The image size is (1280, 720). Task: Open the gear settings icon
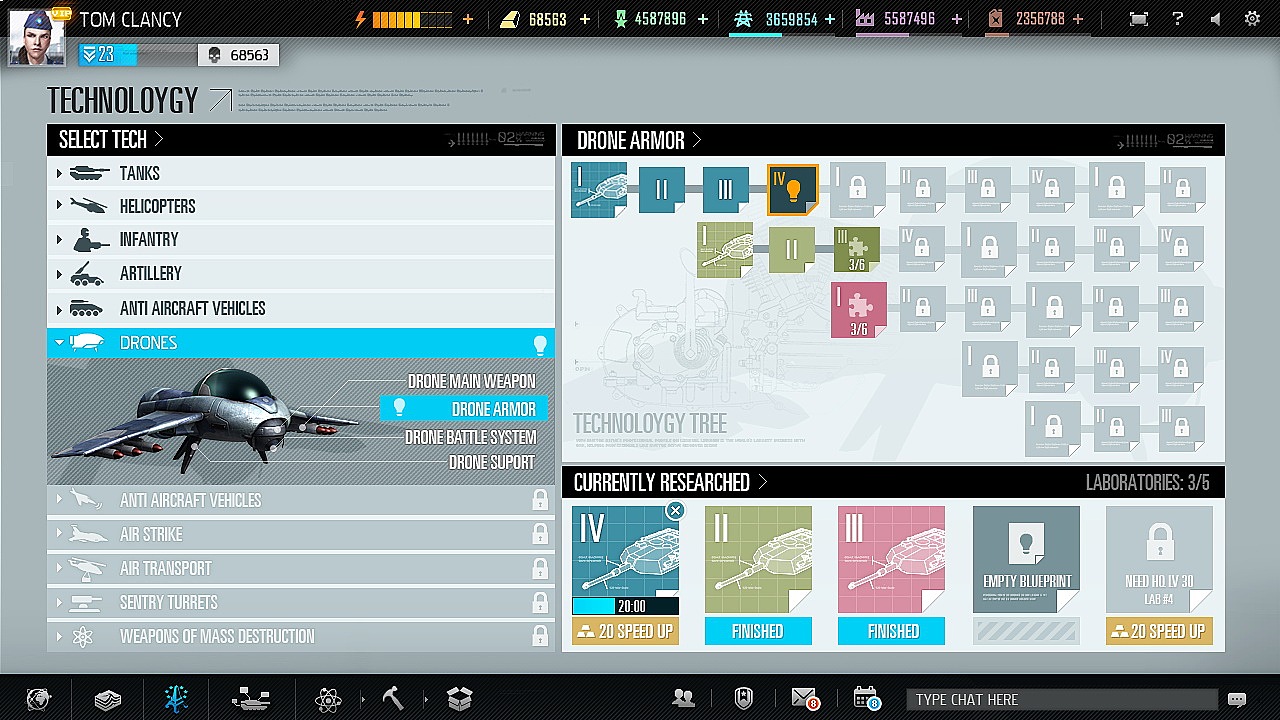point(1252,19)
